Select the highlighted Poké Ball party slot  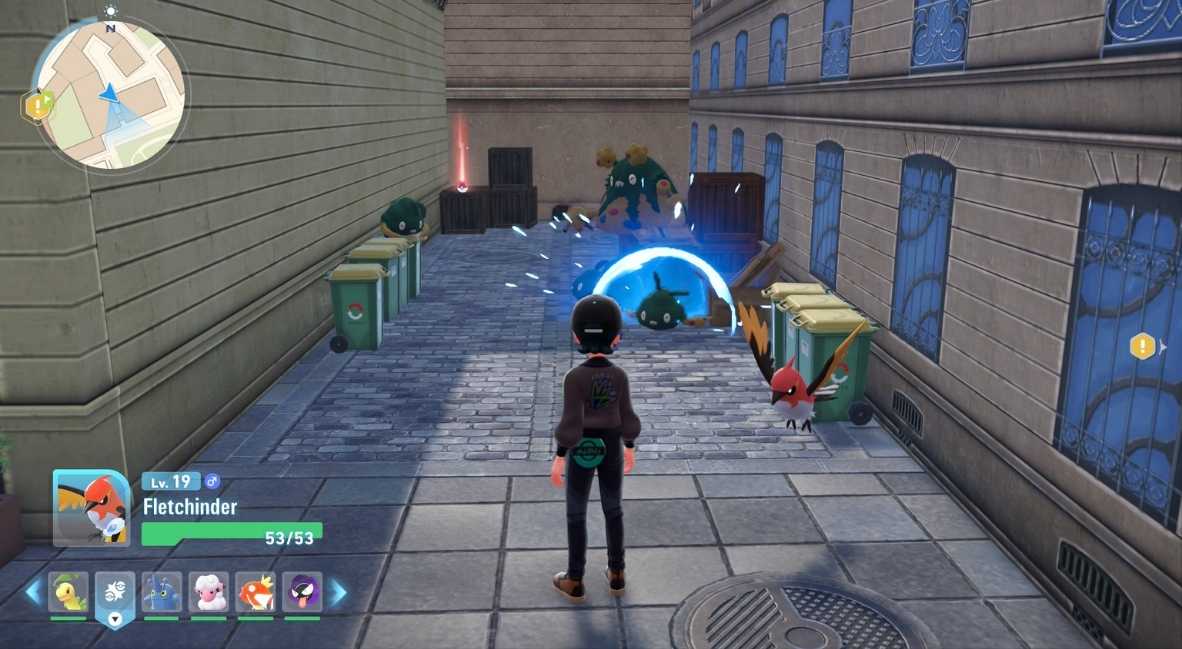click(115, 592)
